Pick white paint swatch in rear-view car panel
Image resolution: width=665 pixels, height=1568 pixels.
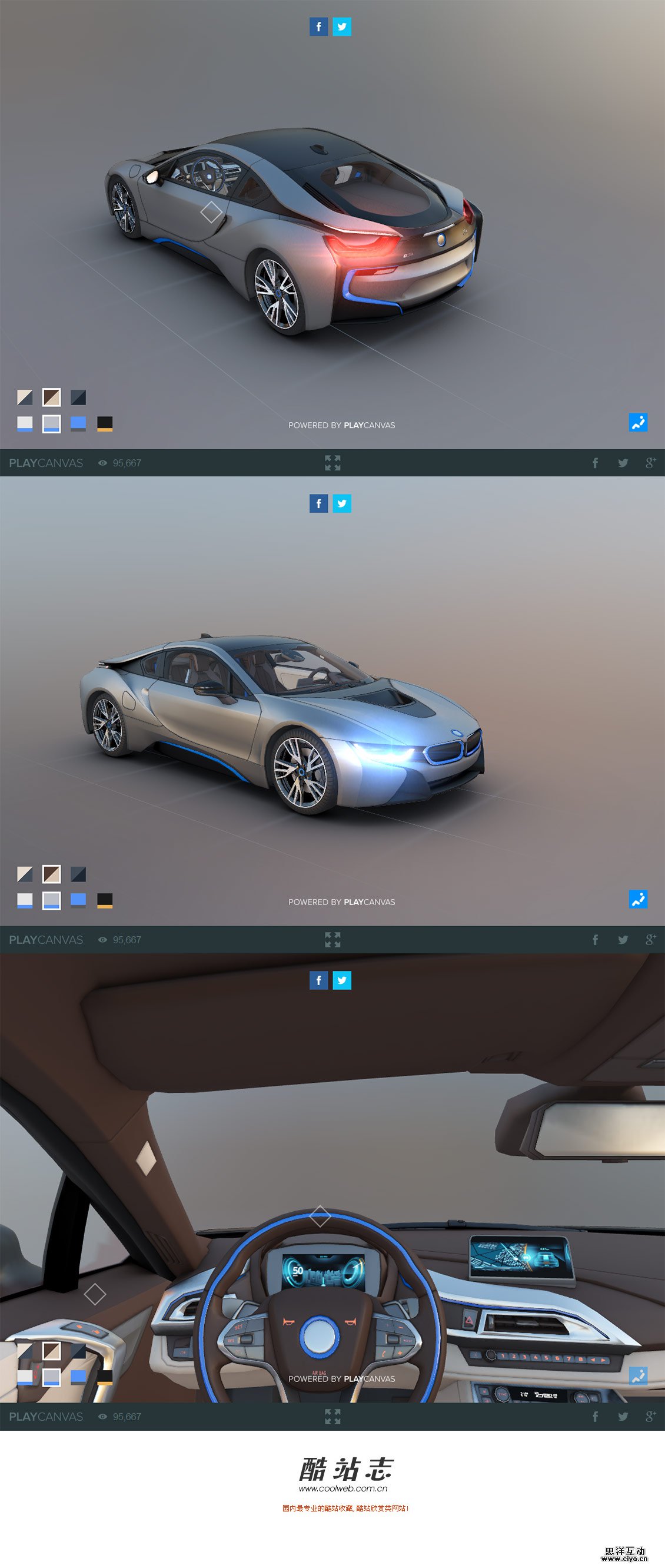pyautogui.click(x=25, y=424)
